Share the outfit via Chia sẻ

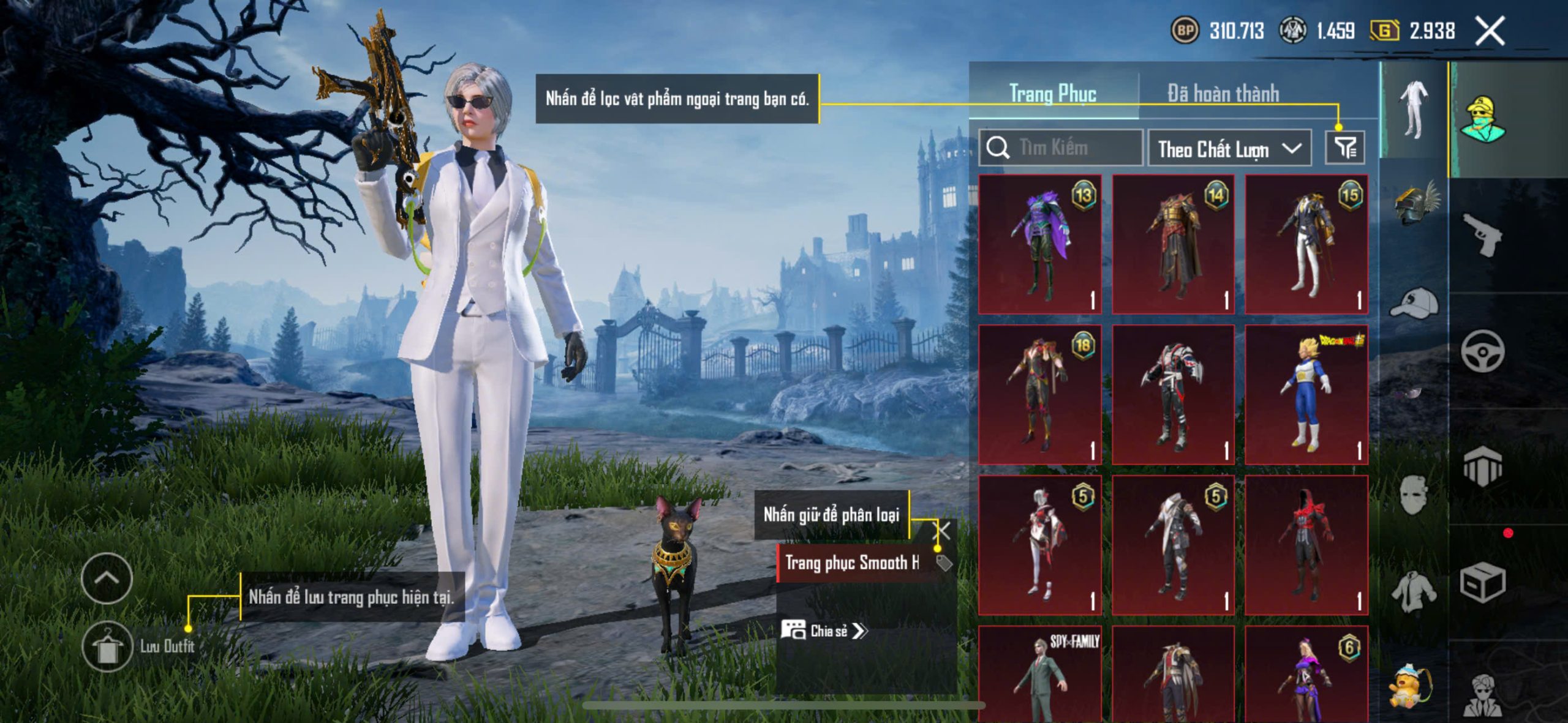[x=824, y=631]
